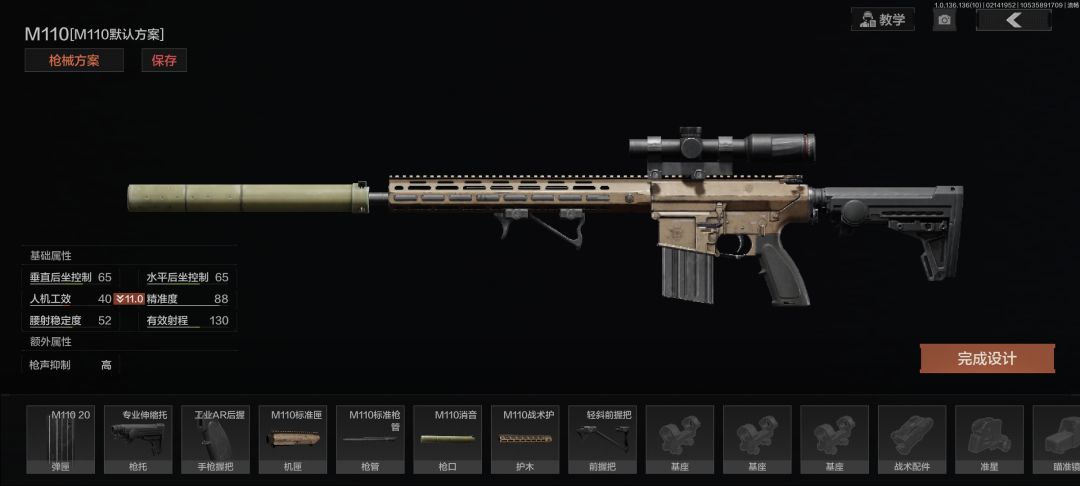This screenshot has height=486, width=1080.
Task: Open the 手枪握把 pistol grip slot
Action: click(x=219, y=440)
